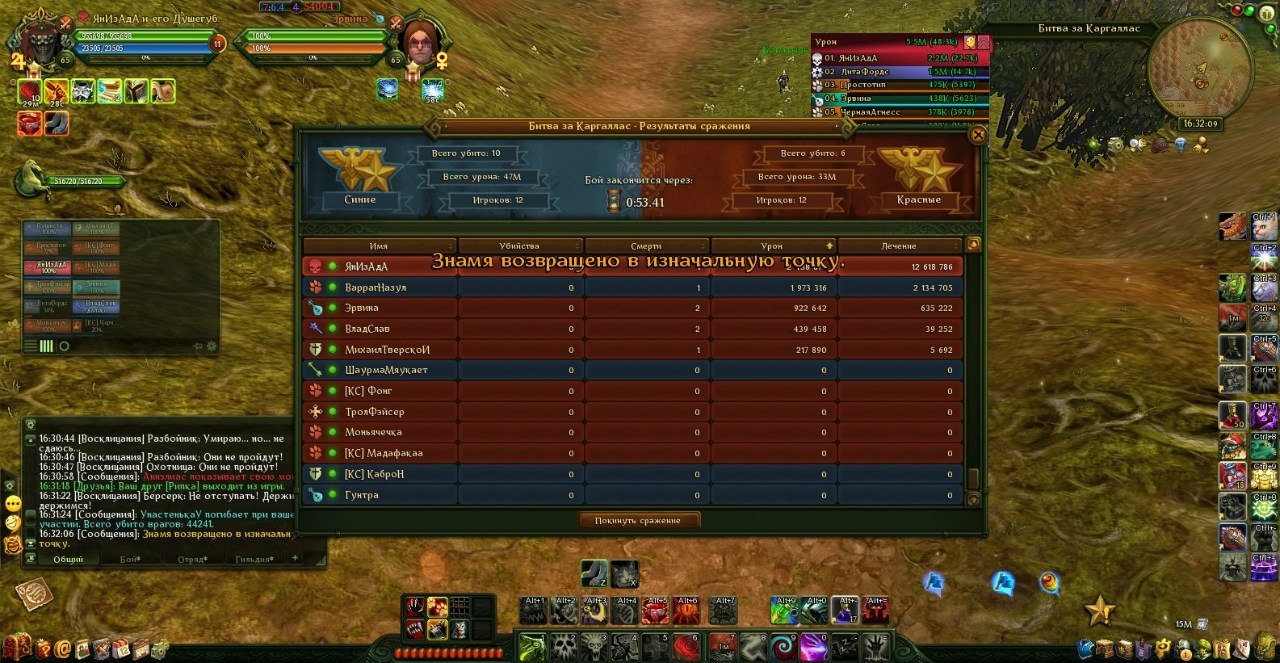
Task: Open the treasure chest shop icon
Action: [17, 647]
